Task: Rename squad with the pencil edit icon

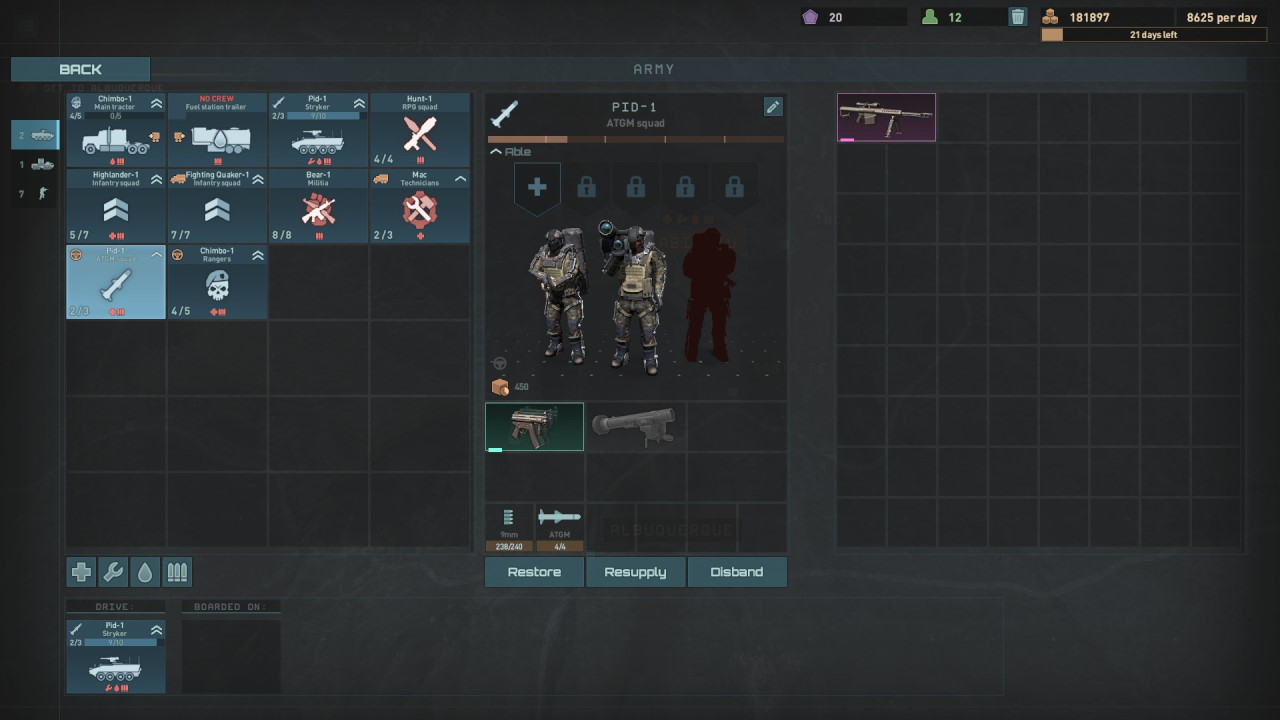Action: (773, 107)
